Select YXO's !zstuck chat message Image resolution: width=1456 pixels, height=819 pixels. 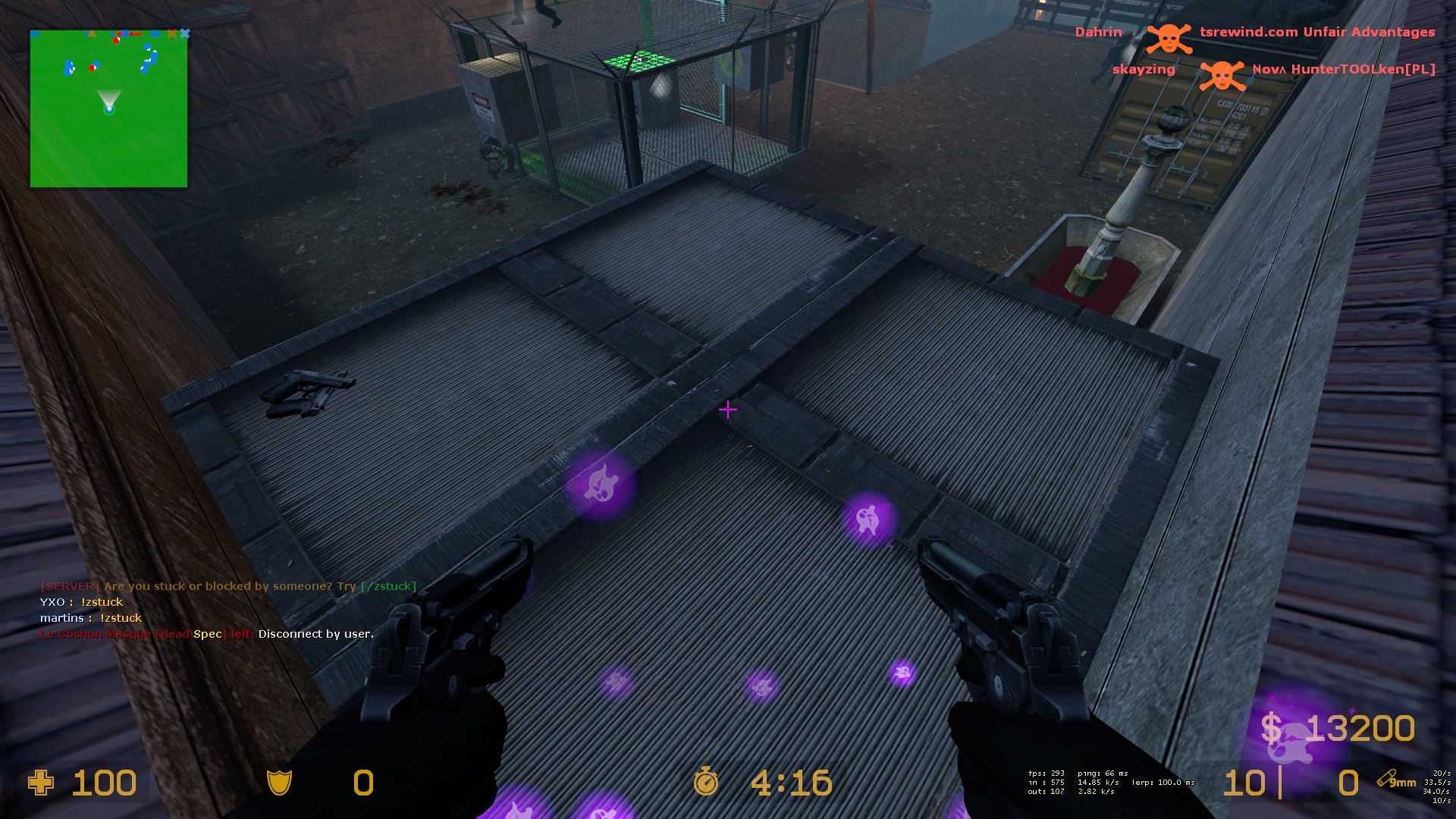point(81,602)
